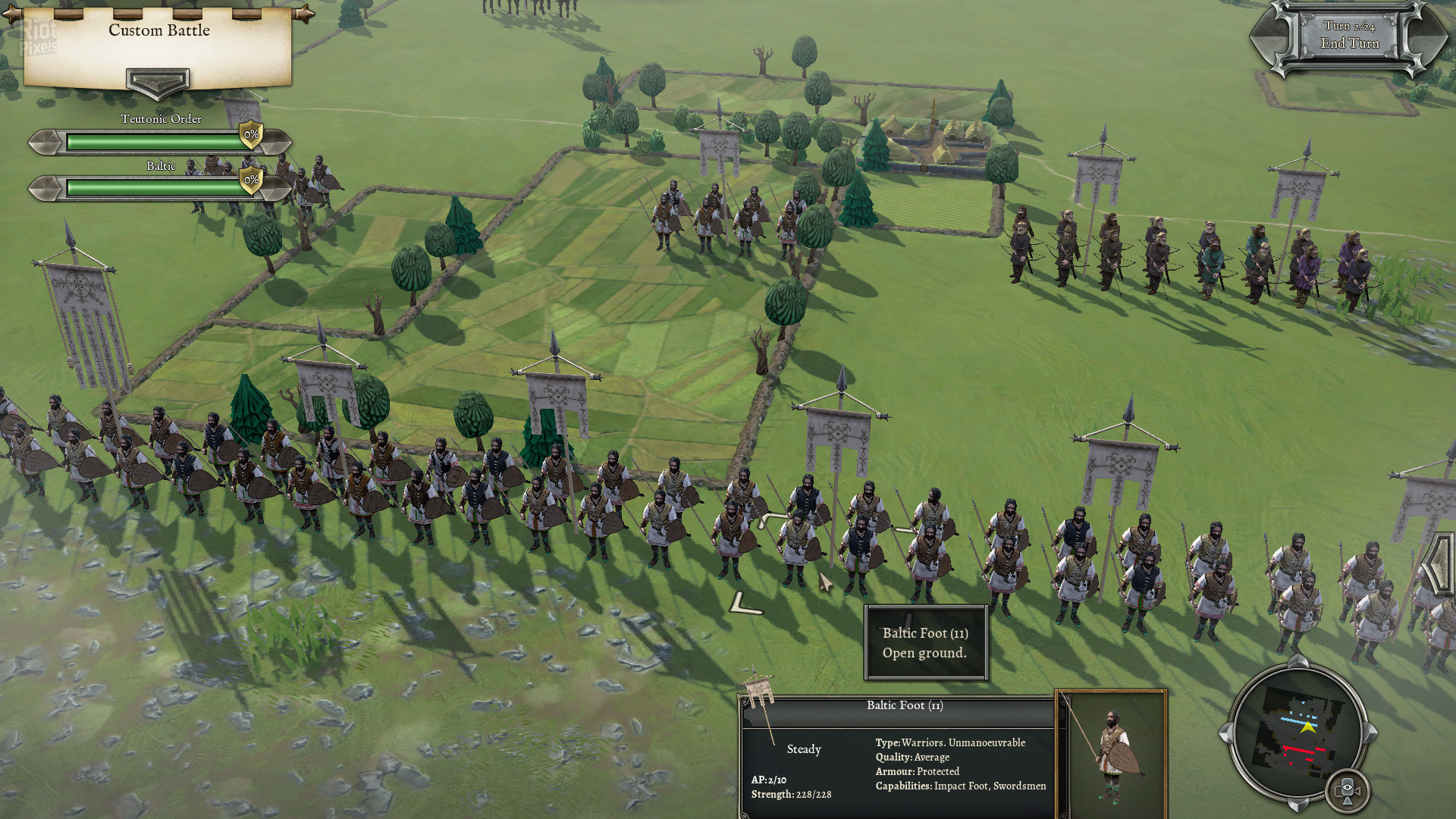1456x819 pixels.
Task: End the current turn
Action: [x=1349, y=43]
